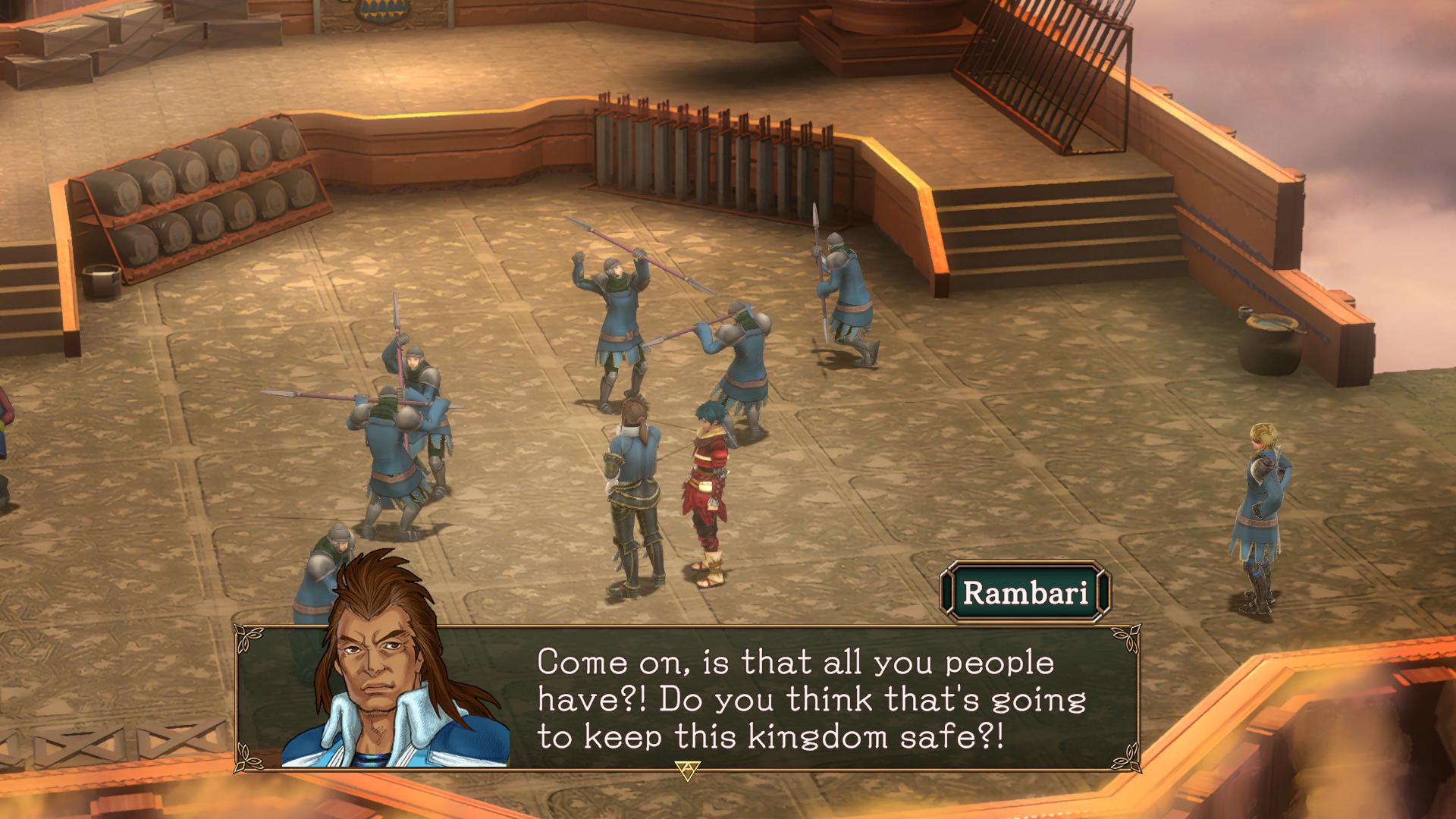The image size is (1456, 819).
Task: Advance Rambari's dialogue text box
Action: (x=687, y=770)
